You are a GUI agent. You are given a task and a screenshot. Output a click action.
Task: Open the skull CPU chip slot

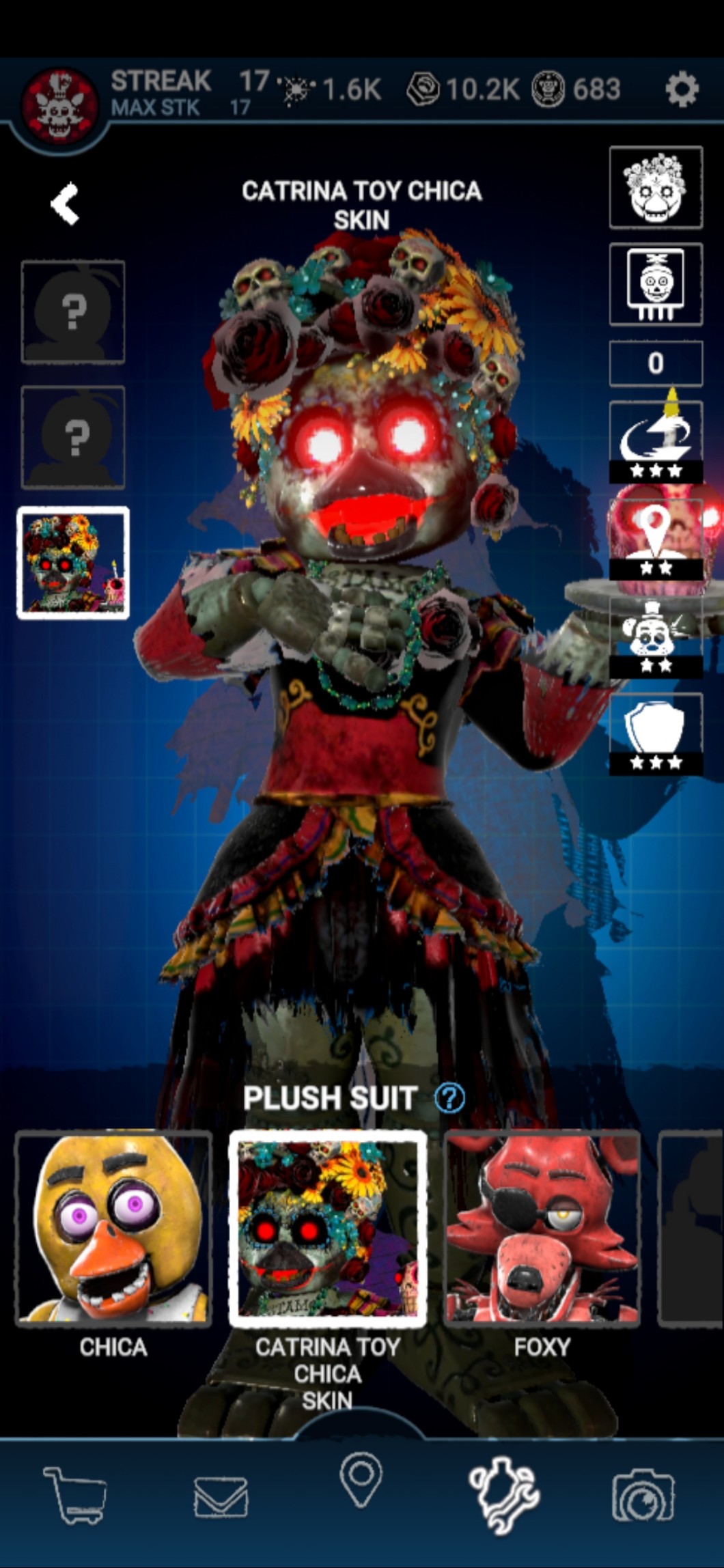pos(656,284)
